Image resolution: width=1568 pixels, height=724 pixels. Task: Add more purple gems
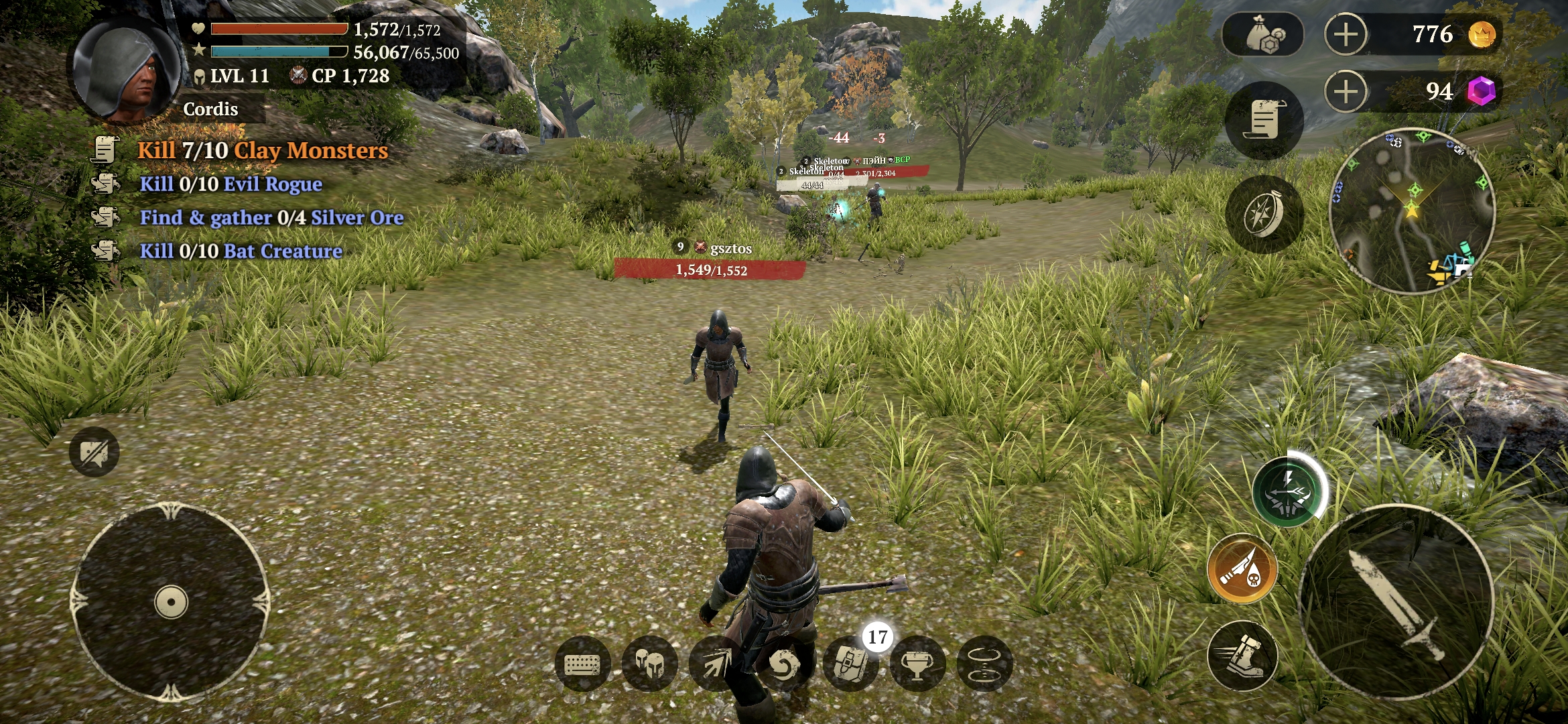click(x=1346, y=92)
